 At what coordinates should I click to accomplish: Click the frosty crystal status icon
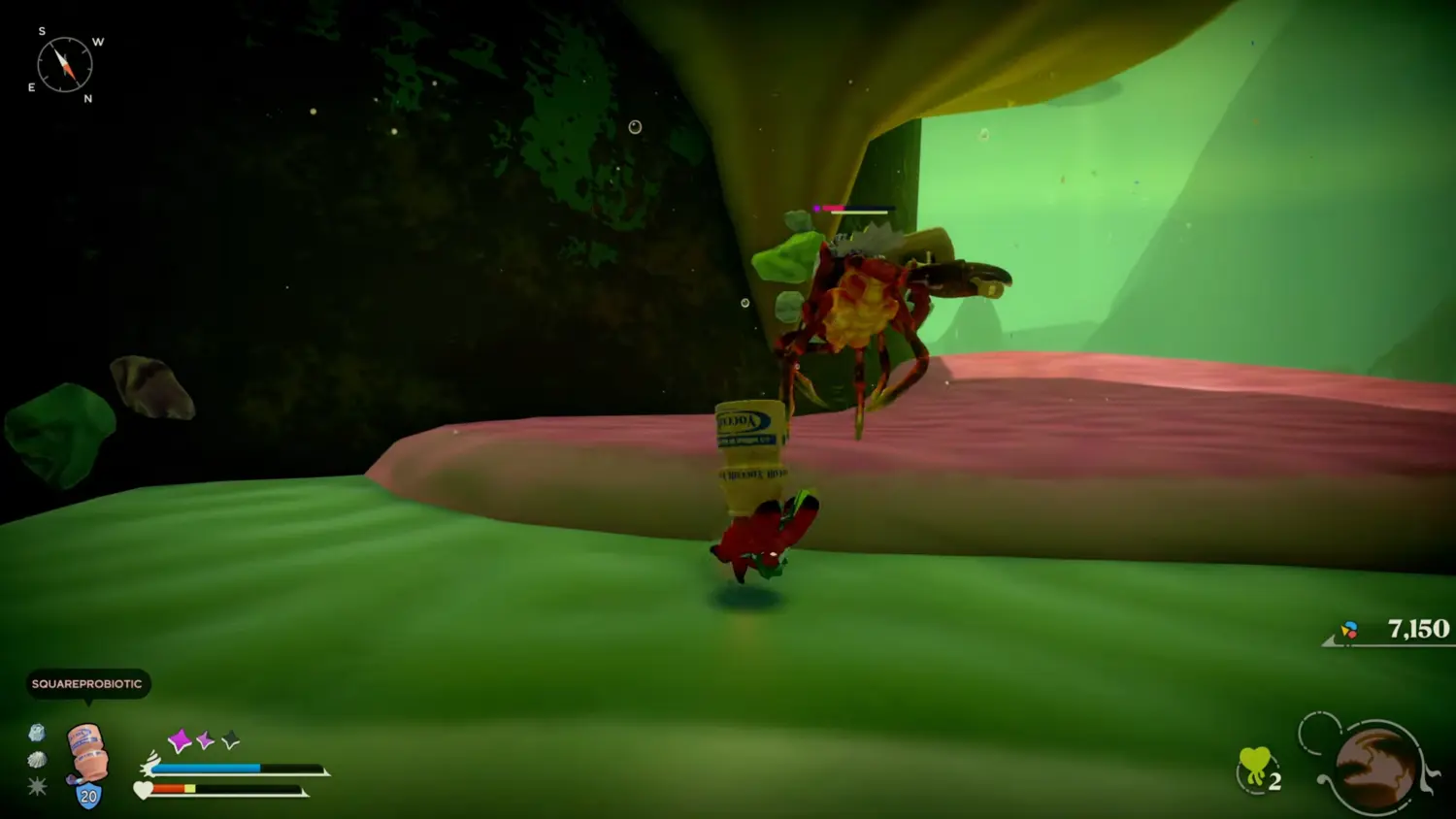38,734
